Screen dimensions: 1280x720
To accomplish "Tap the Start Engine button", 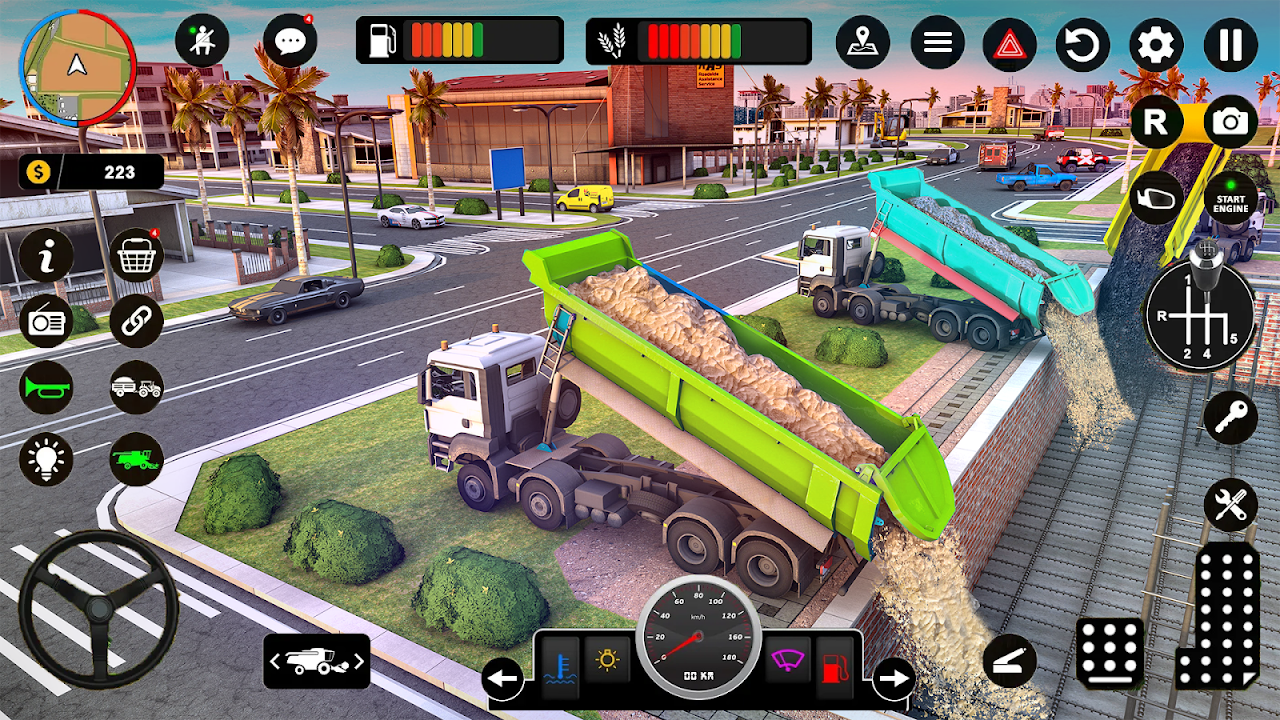I will coord(1231,197).
